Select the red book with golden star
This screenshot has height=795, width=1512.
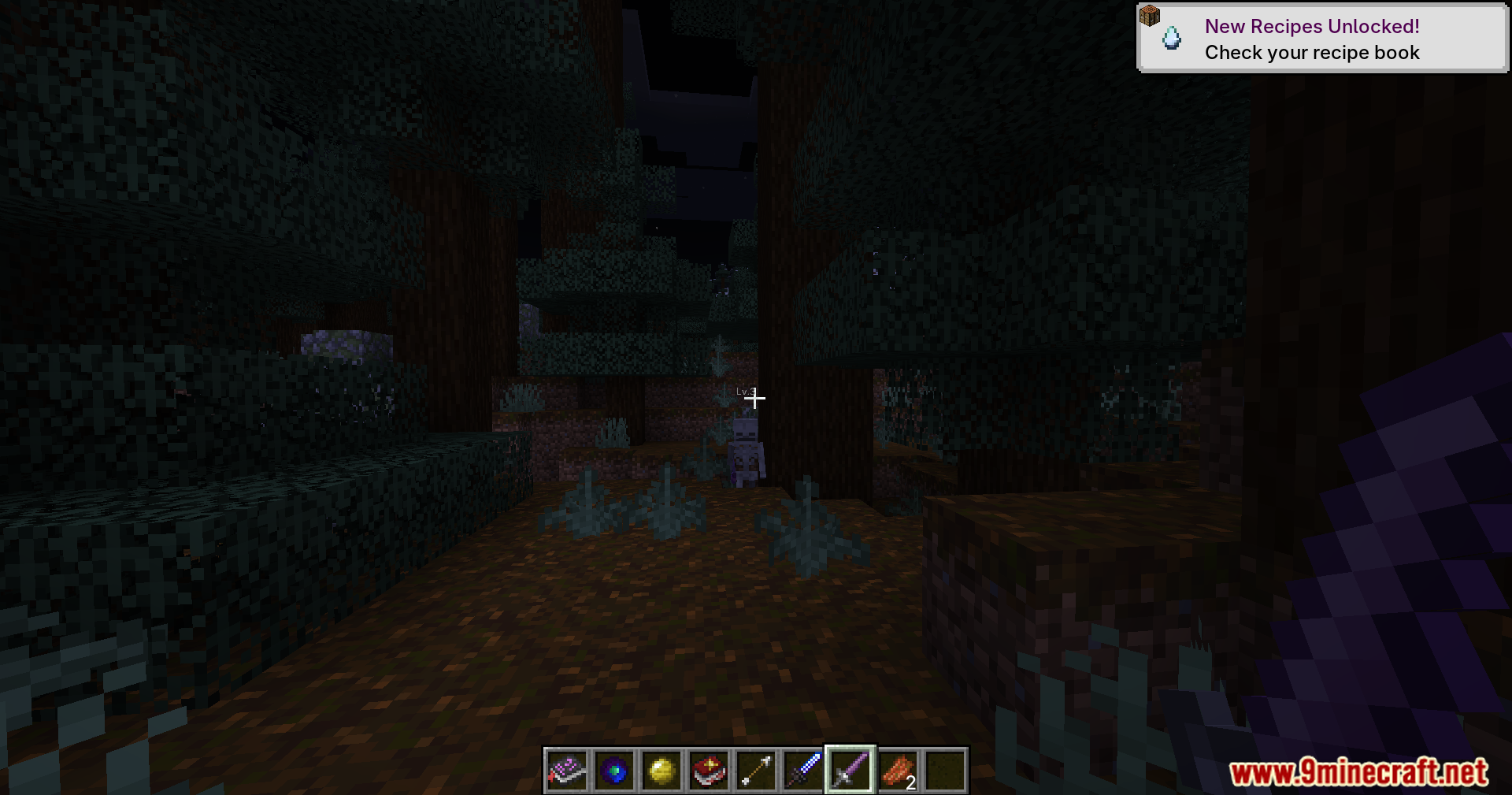click(709, 771)
